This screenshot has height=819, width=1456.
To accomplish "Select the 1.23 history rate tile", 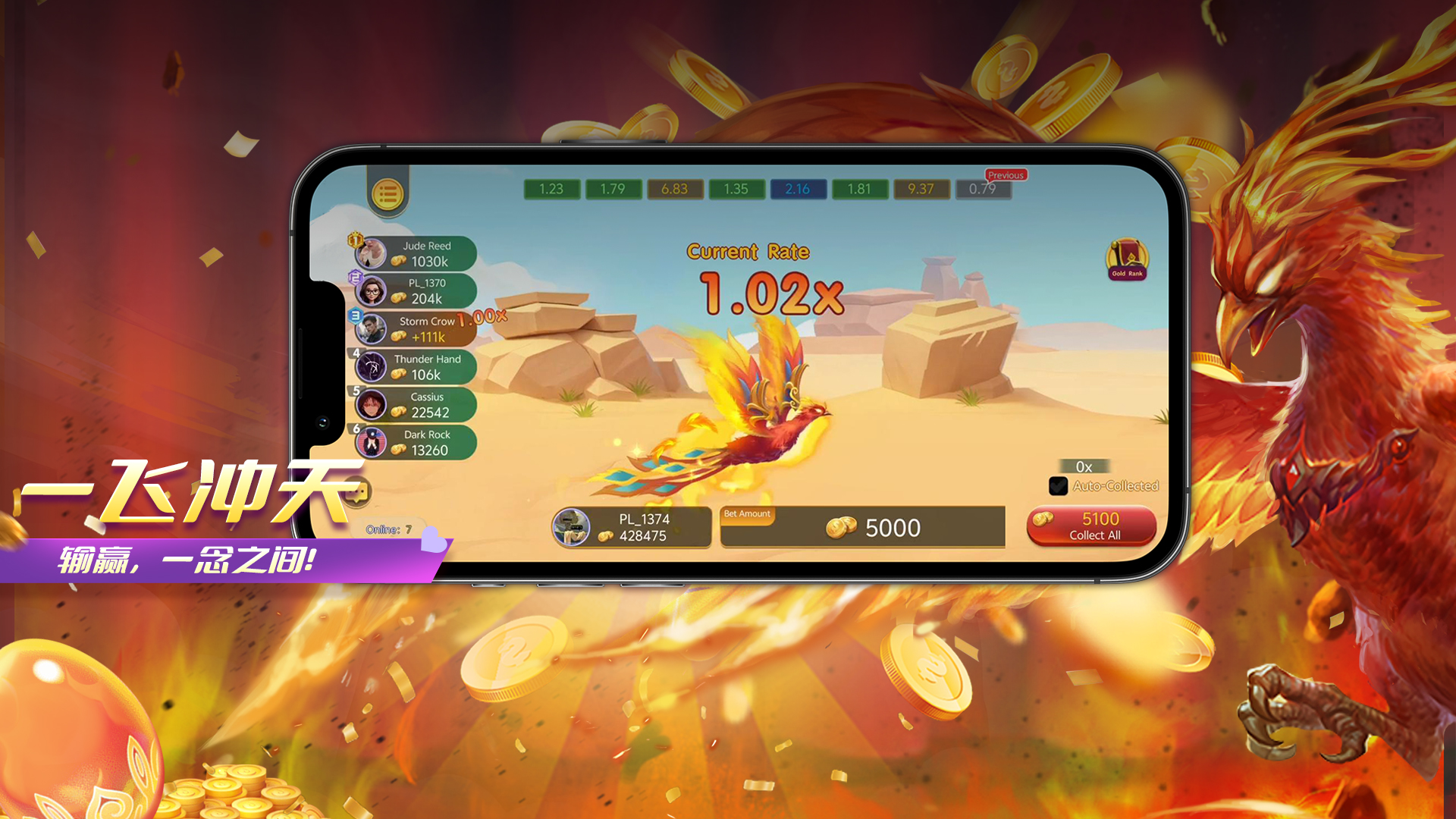I will pyautogui.click(x=551, y=189).
